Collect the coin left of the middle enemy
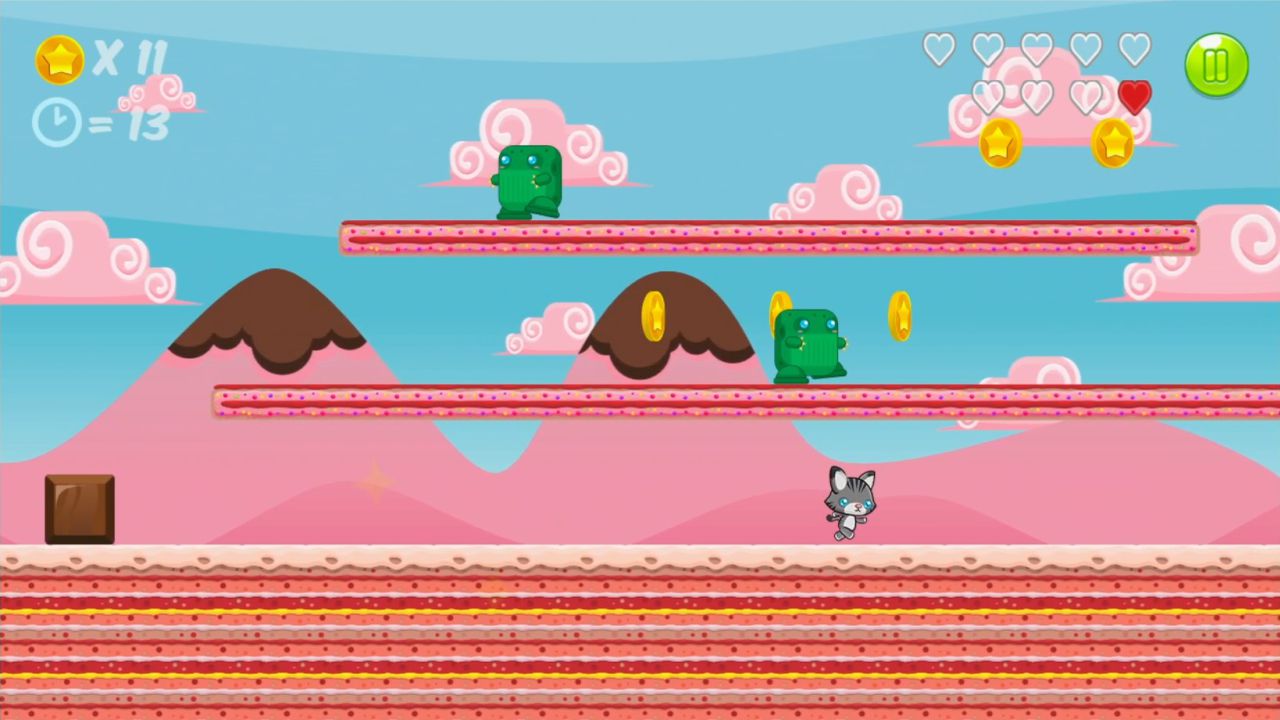The image size is (1280, 720). click(656, 318)
